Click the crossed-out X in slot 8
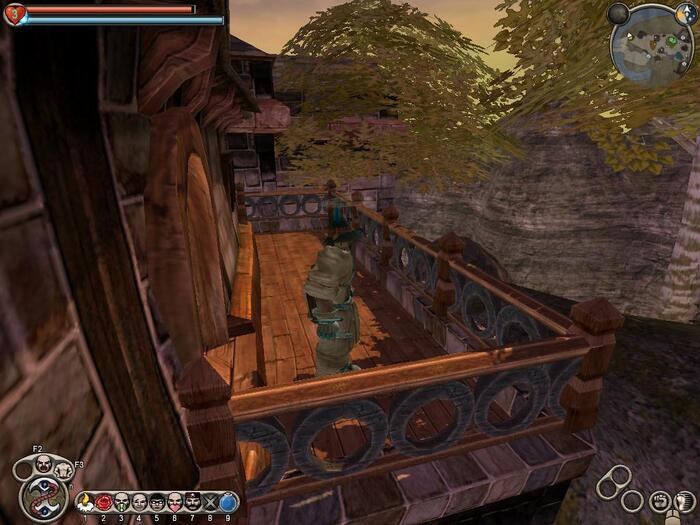 click(211, 501)
